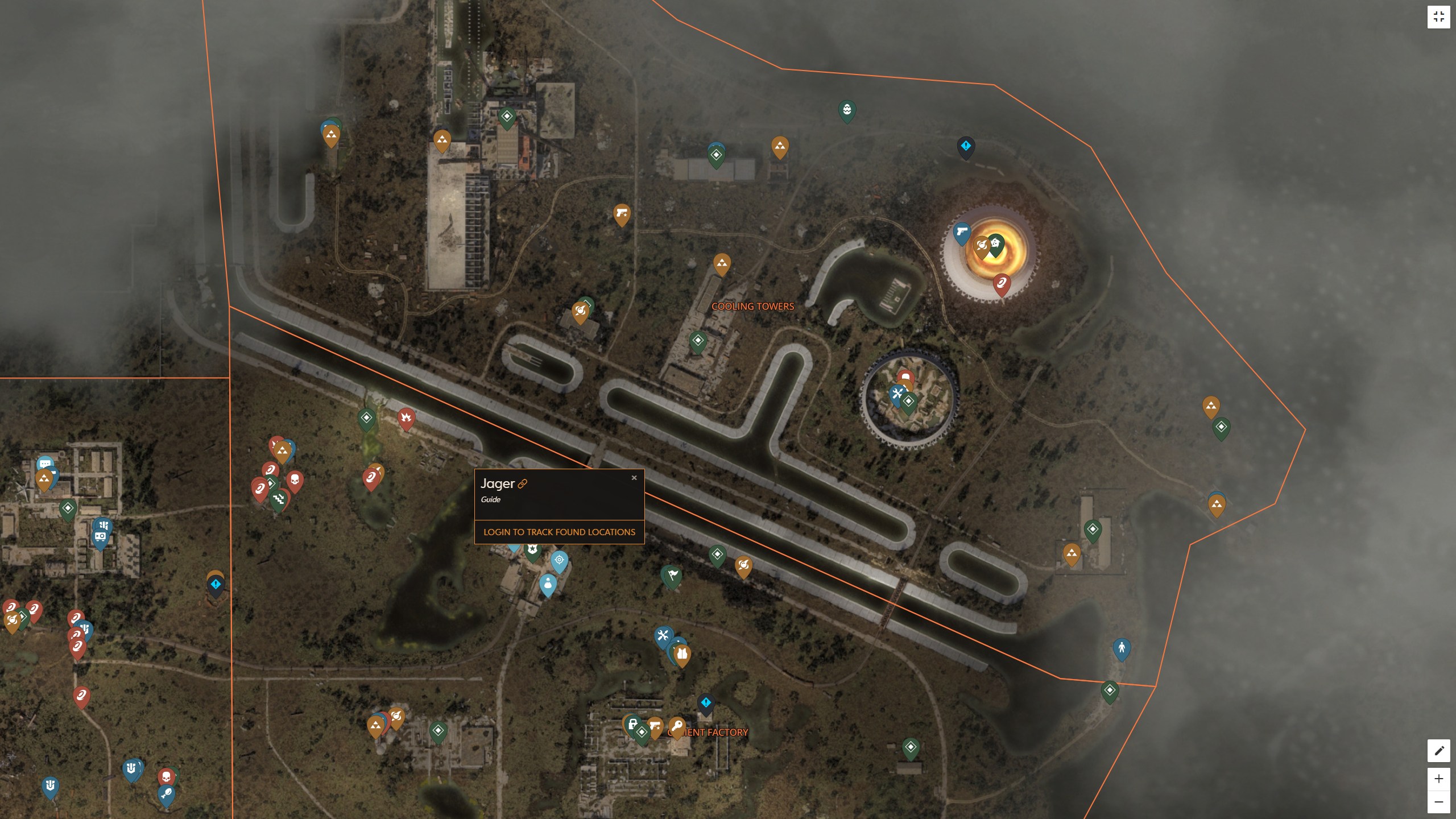Image resolution: width=1456 pixels, height=819 pixels.
Task: Select the green diamond stash marker at Cement Factory
Action: 642,733
